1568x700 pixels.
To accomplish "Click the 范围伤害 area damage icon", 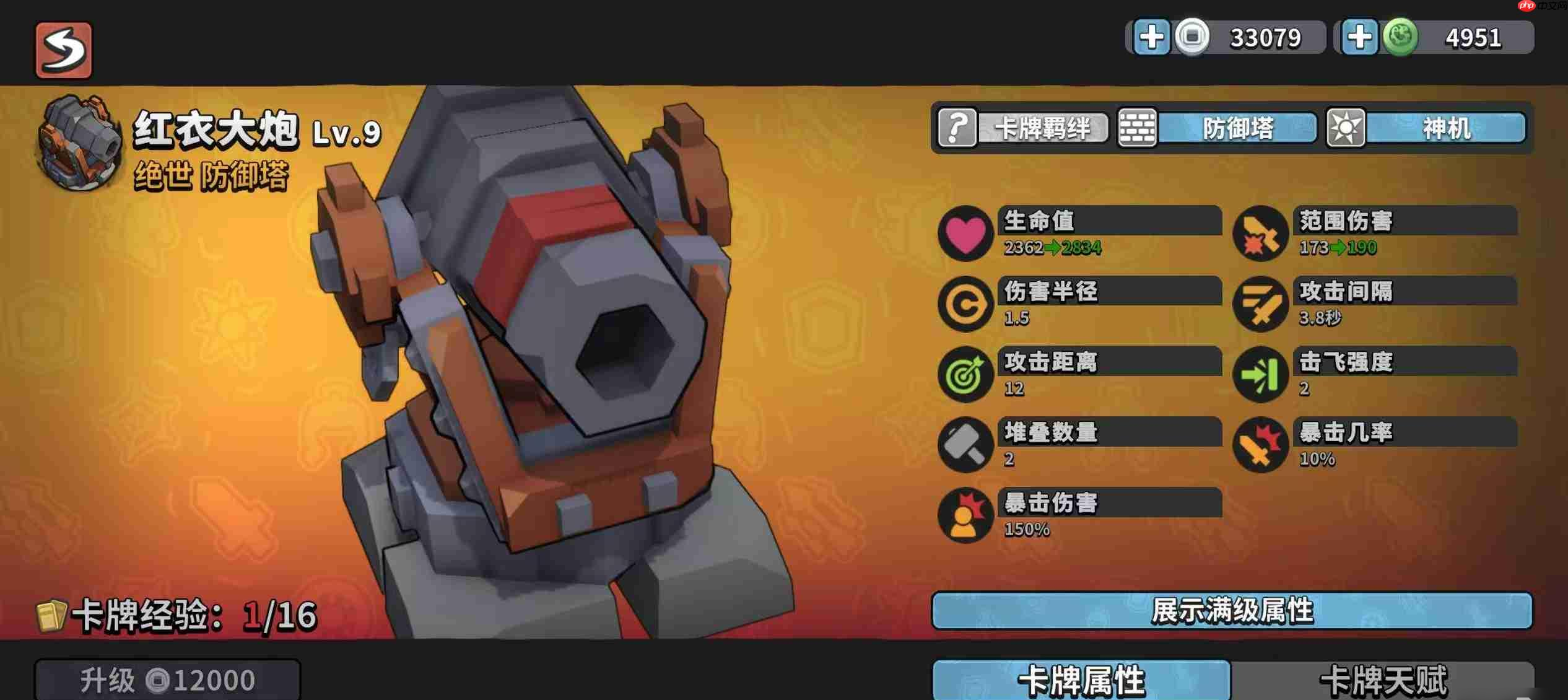I will [1260, 234].
